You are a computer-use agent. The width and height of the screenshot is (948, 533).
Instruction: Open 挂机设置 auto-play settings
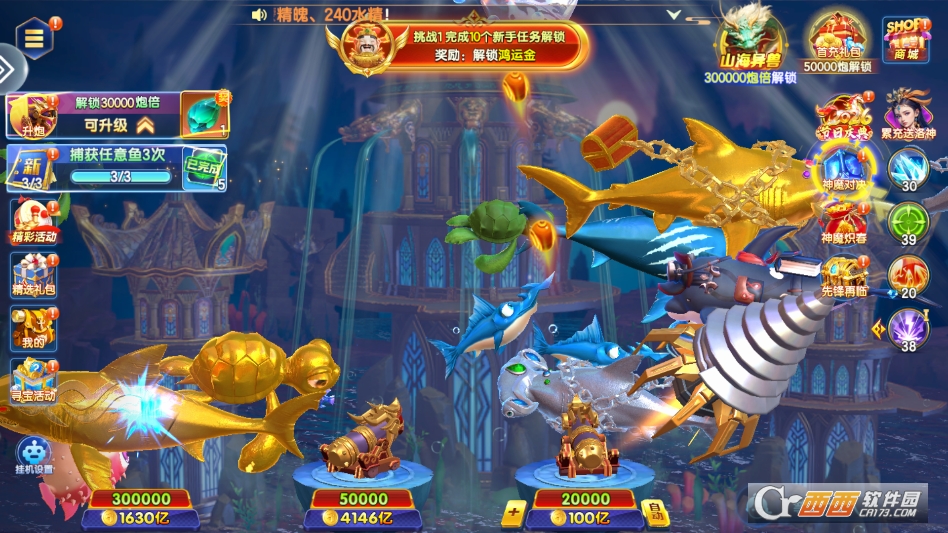click(x=34, y=455)
